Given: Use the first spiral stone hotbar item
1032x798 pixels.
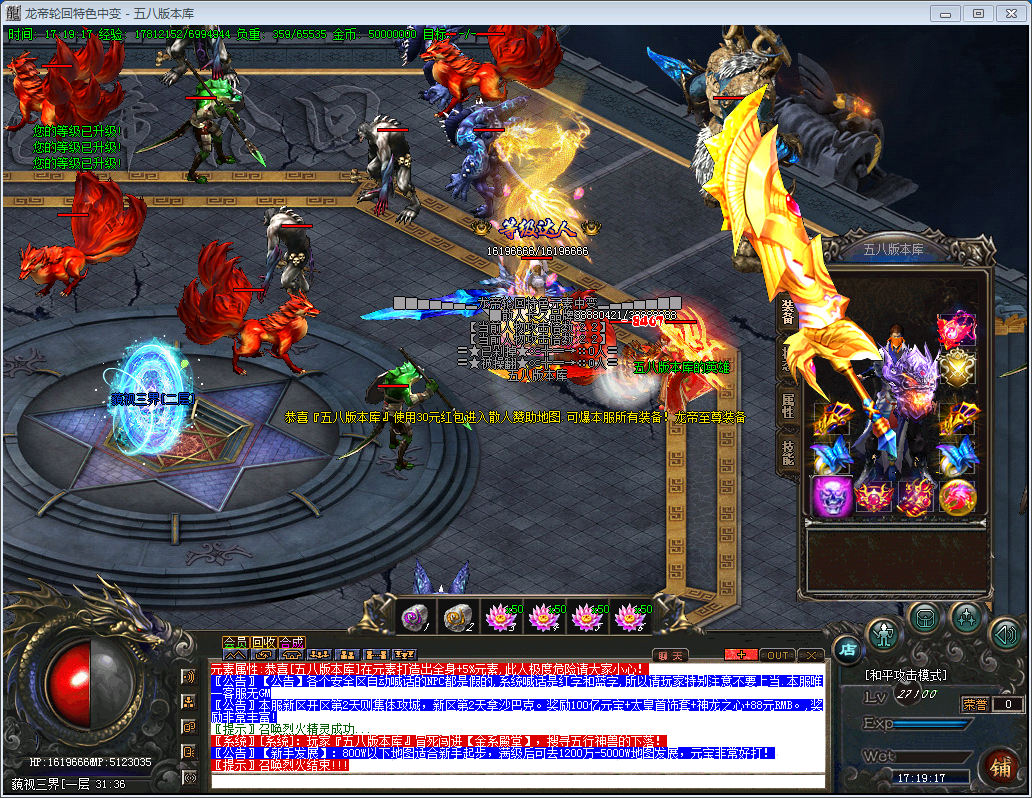Looking at the screenshot, I should (415, 617).
